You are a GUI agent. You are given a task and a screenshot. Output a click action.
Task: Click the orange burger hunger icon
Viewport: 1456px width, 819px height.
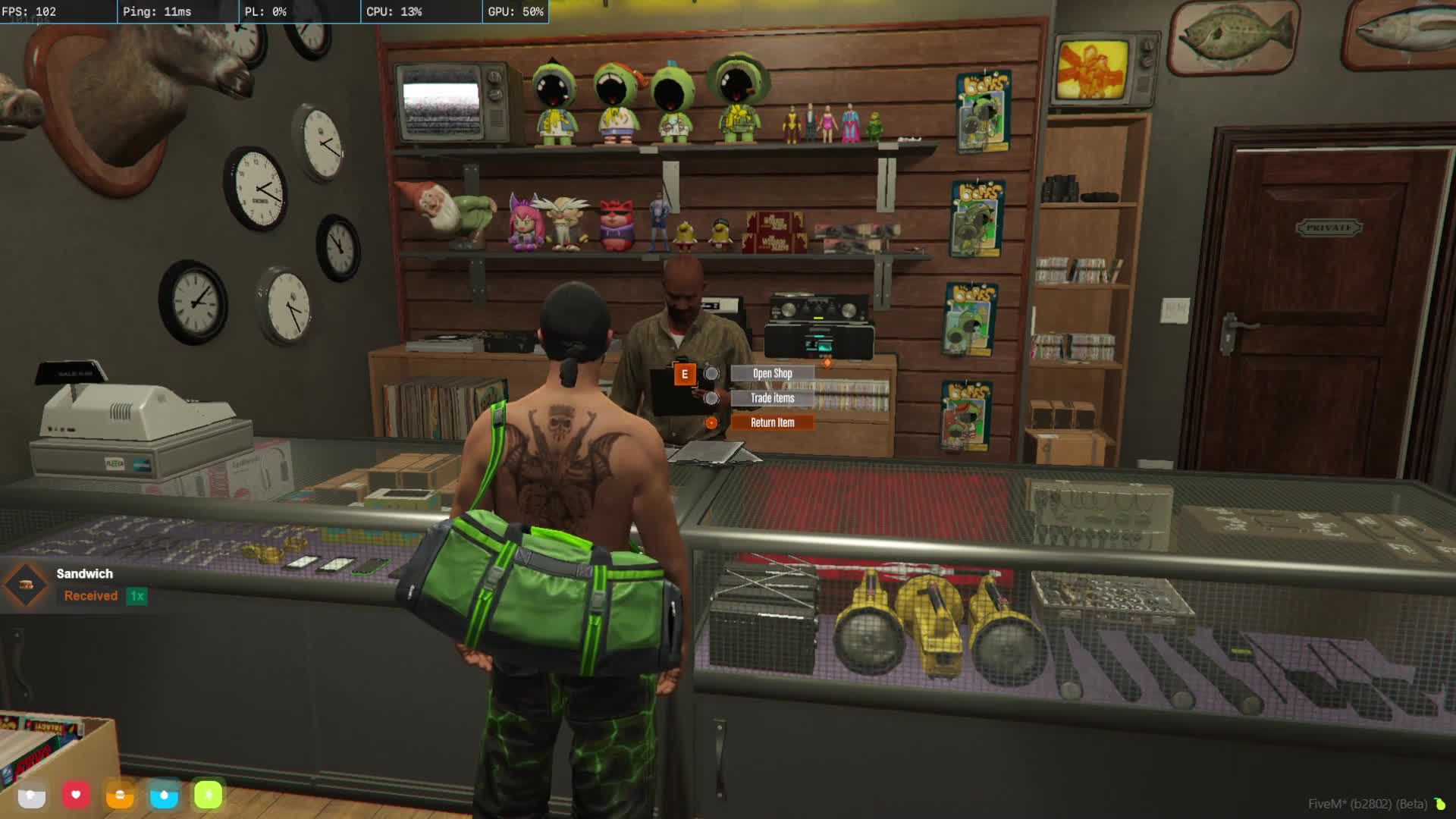point(120,795)
